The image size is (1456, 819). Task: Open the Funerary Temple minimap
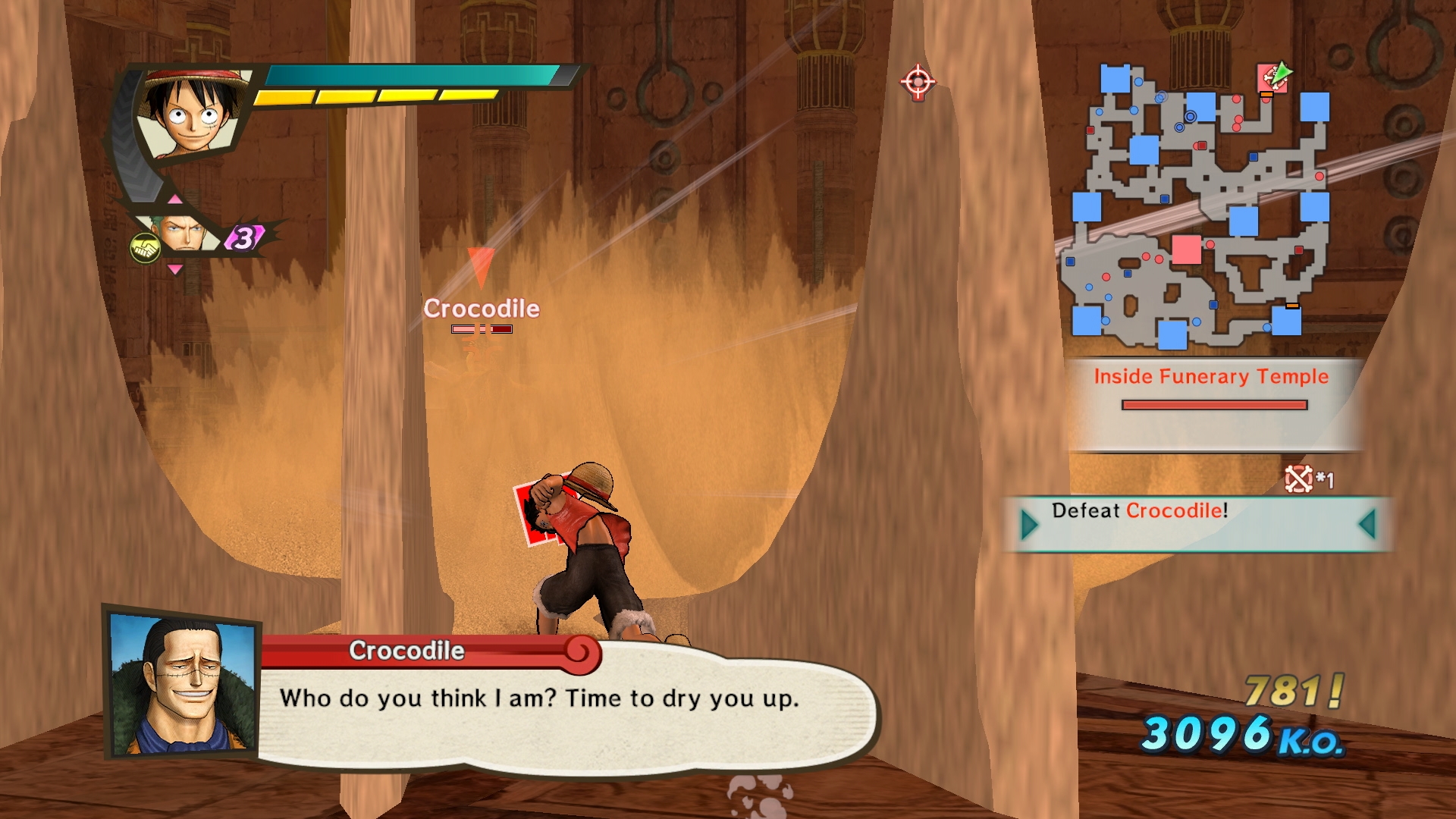[1198, 206]
